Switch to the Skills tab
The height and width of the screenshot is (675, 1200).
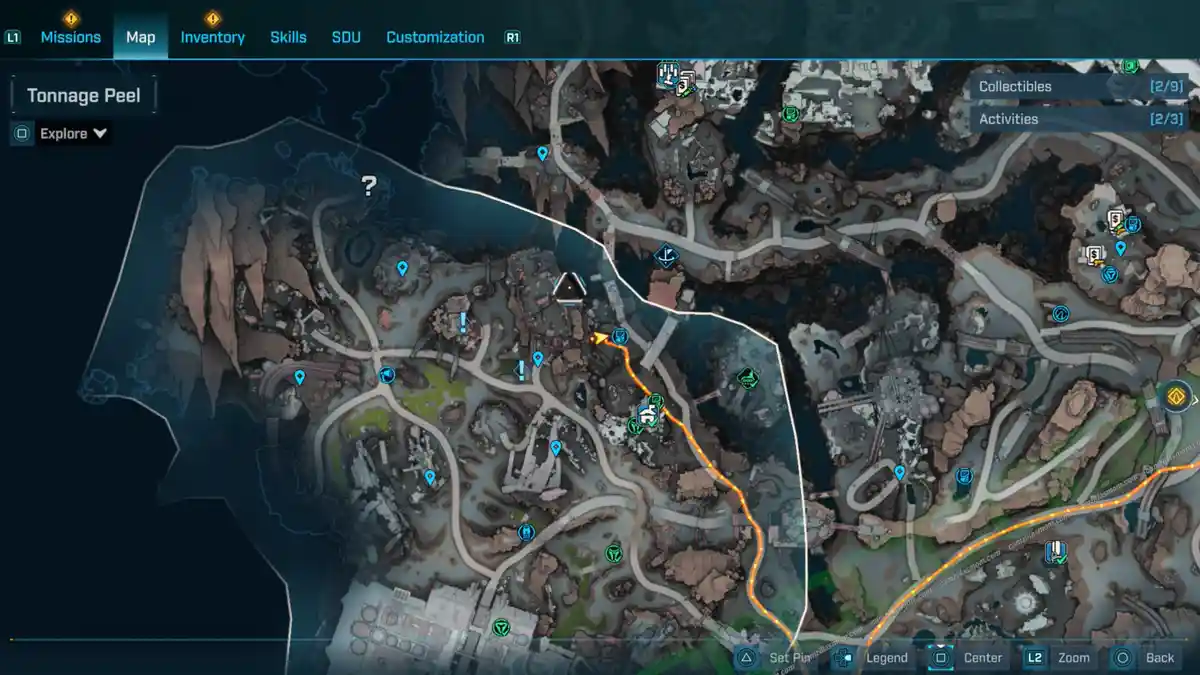tap(288, 37)
